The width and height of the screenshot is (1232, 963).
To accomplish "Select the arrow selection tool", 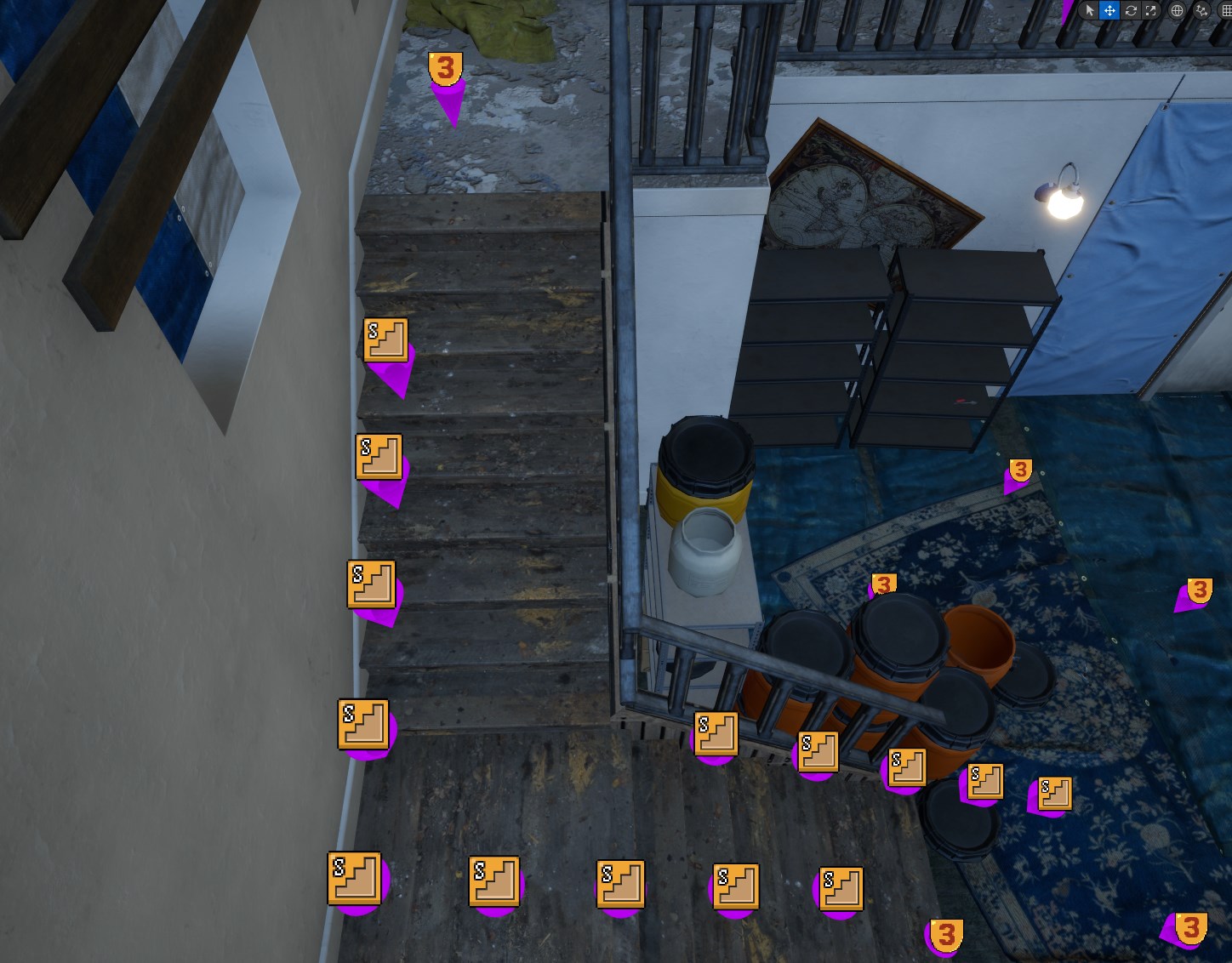I will pos(1090,10).
